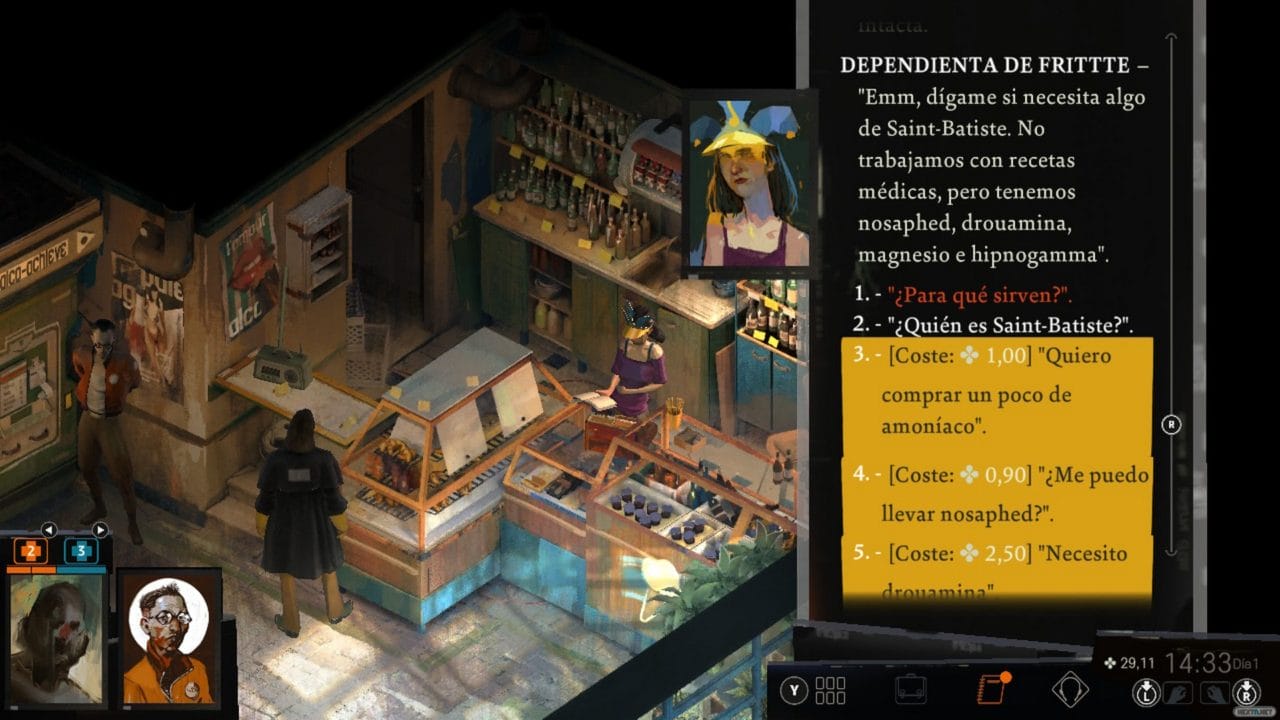Select the blue morale cross showing 3
The image size is (1280, 720).
pyautogui.click(x=82, y=550)
